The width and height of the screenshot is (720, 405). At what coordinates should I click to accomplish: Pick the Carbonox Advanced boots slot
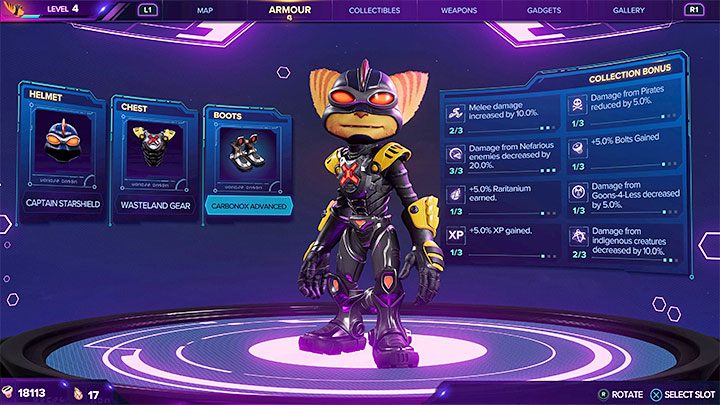click(x=245, y=165)
